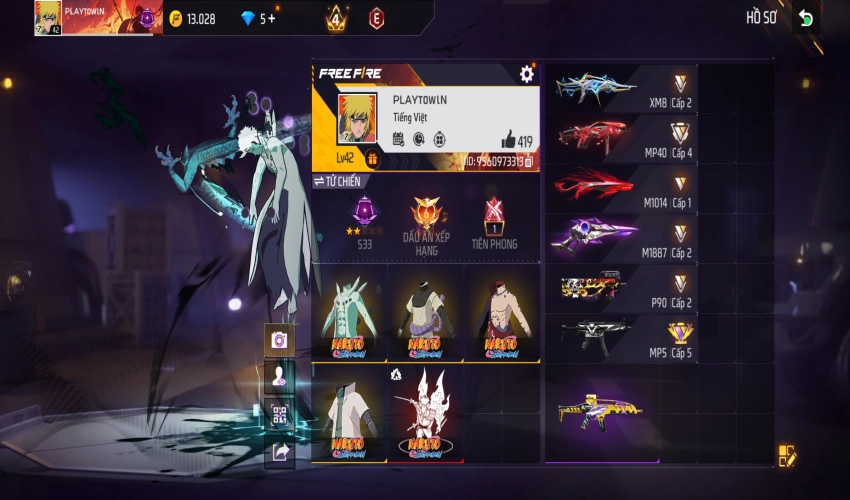Select the XM8 weapon skin row
The width and height of the screenshot is (850, 500).
620,89
